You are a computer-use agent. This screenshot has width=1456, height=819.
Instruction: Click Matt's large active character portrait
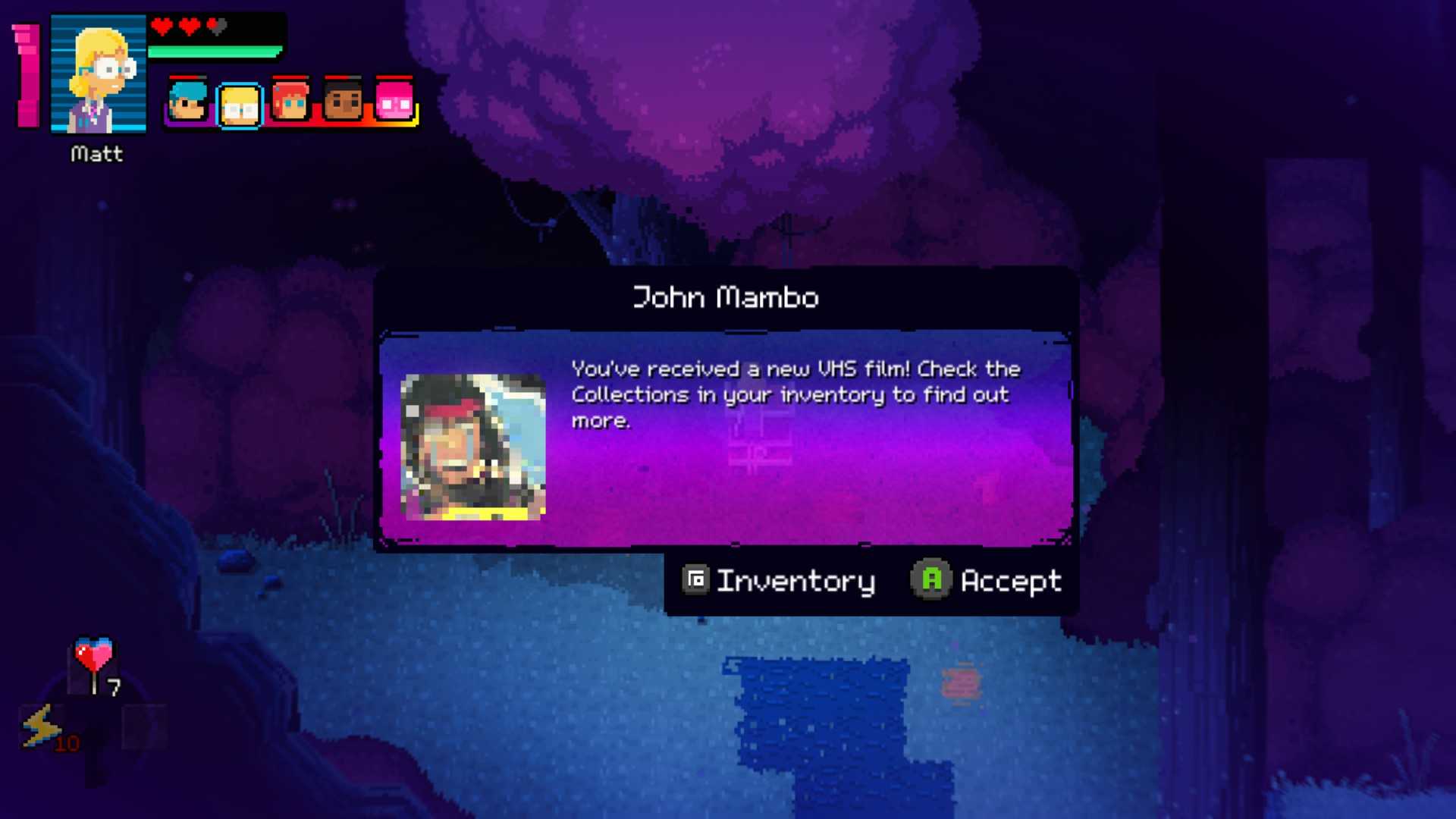point(99,74)
